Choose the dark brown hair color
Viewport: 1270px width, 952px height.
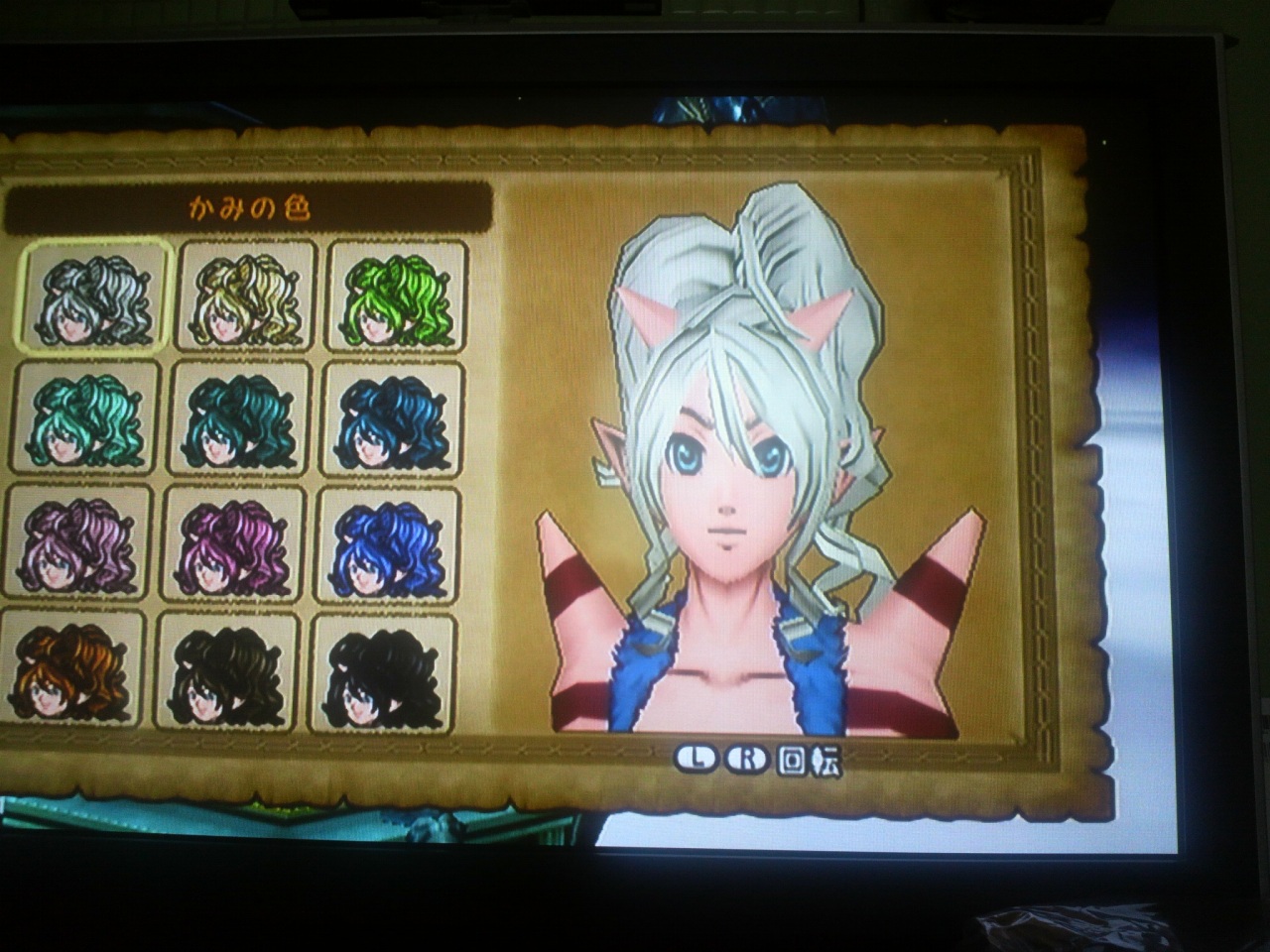click(228, 672)
